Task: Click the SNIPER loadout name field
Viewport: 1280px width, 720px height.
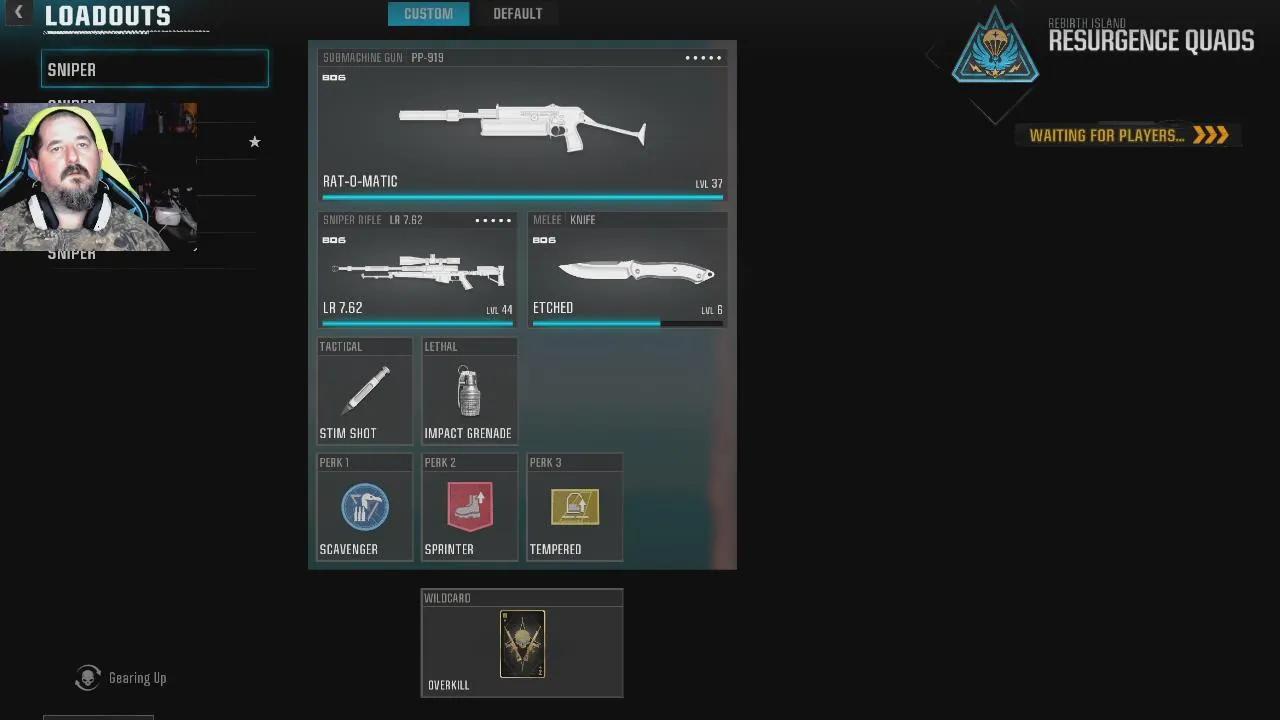Action: click(154, 68)
